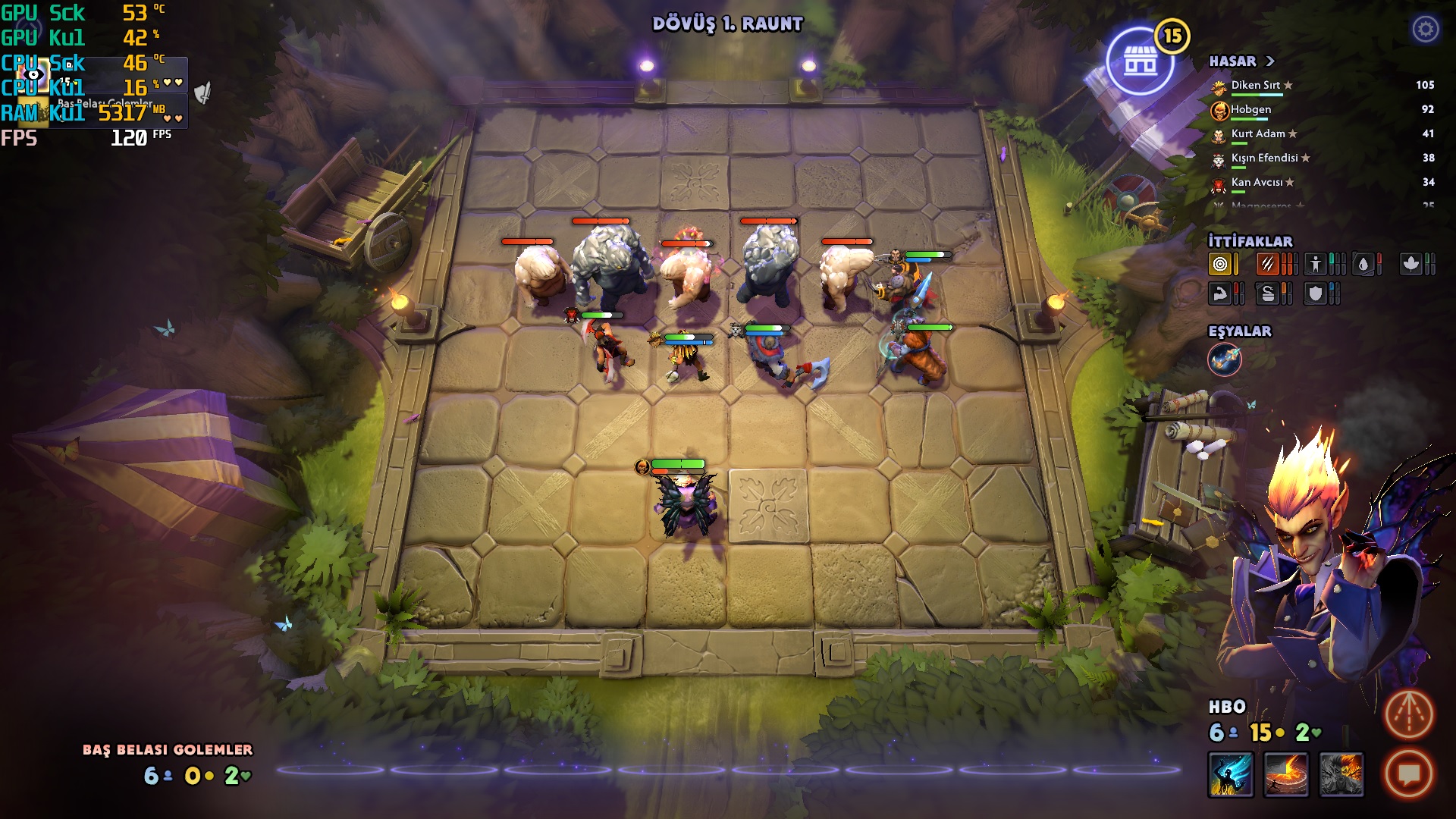Open the chat bubble button
Image resolution: width=1456 pixels, height=819 pixels.
pos(1409,774)
